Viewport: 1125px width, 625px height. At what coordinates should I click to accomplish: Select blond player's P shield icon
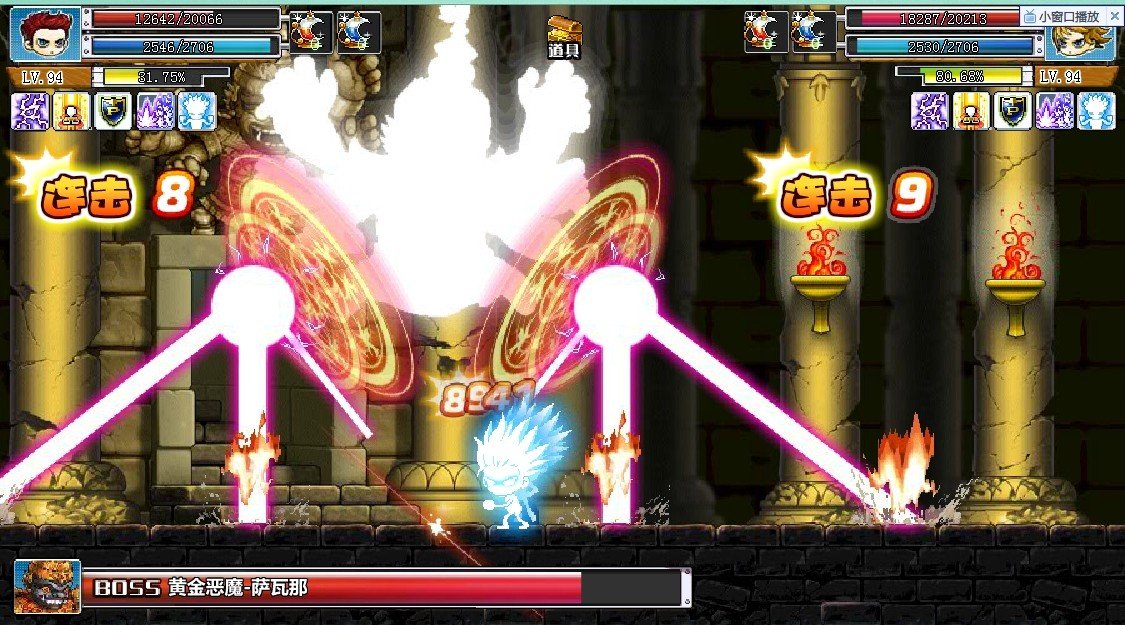tap(1013, 110)
